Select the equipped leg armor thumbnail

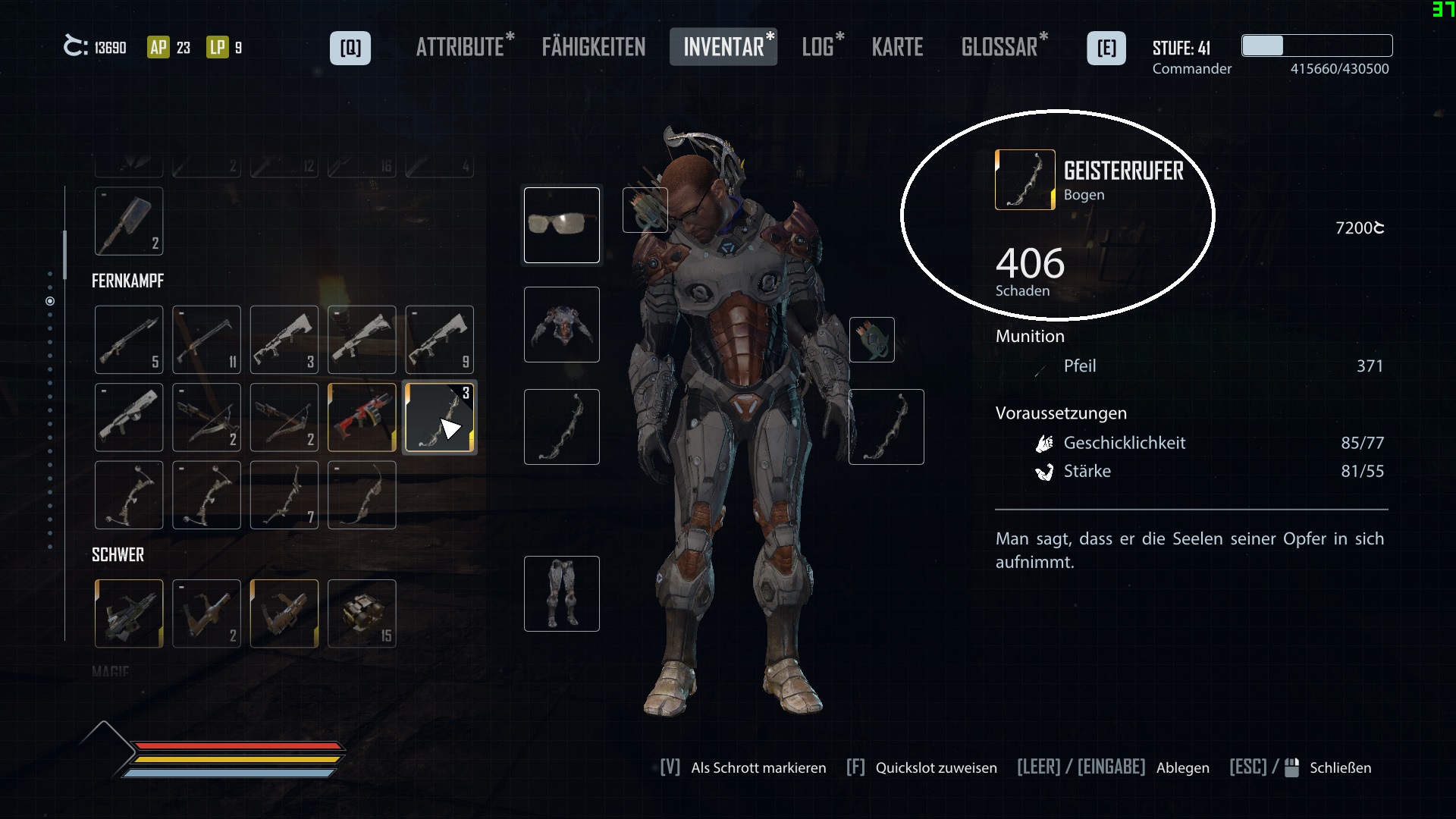click(561, 593)
